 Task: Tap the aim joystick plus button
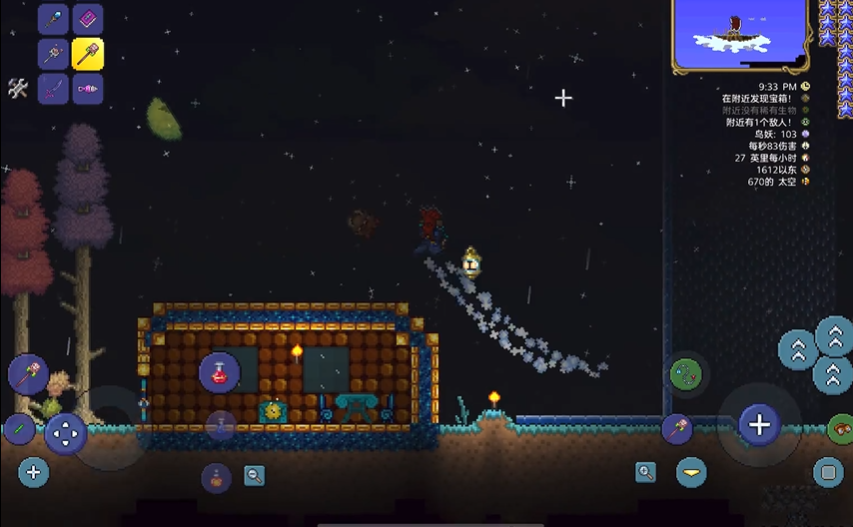tap(759, 425)
